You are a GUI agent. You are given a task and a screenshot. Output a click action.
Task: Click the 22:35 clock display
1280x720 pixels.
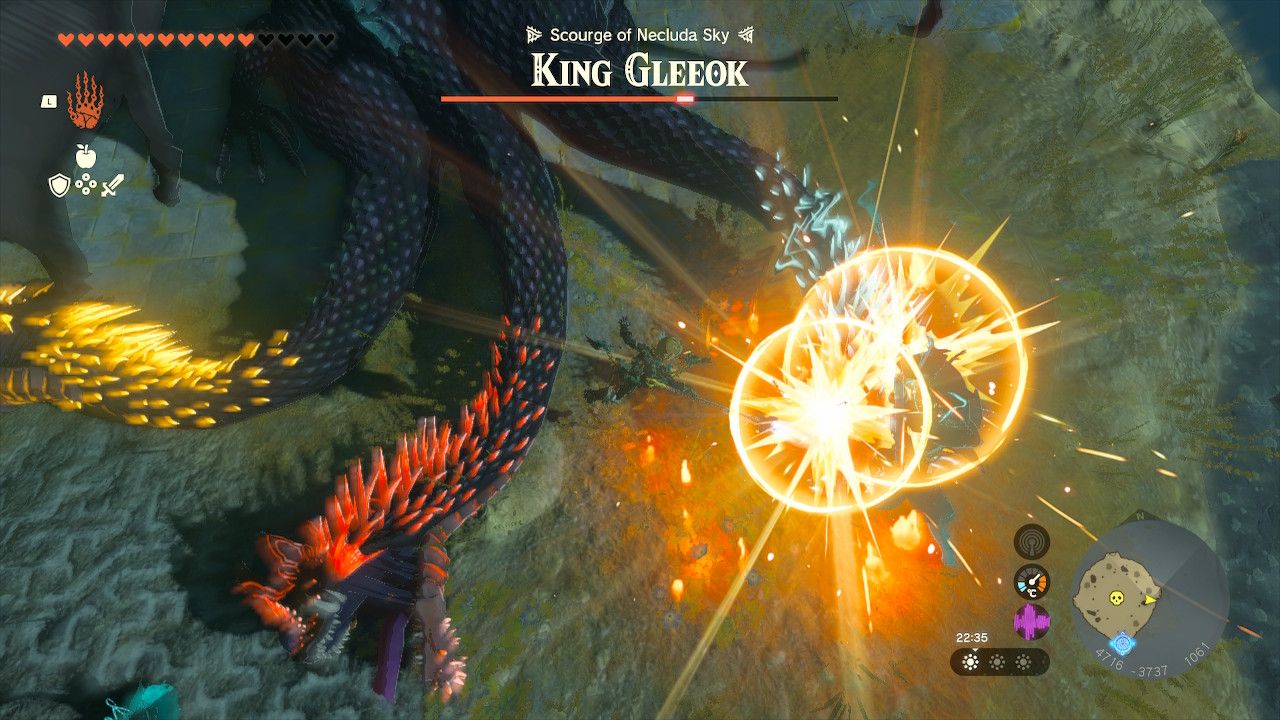[x=971, y=637]
